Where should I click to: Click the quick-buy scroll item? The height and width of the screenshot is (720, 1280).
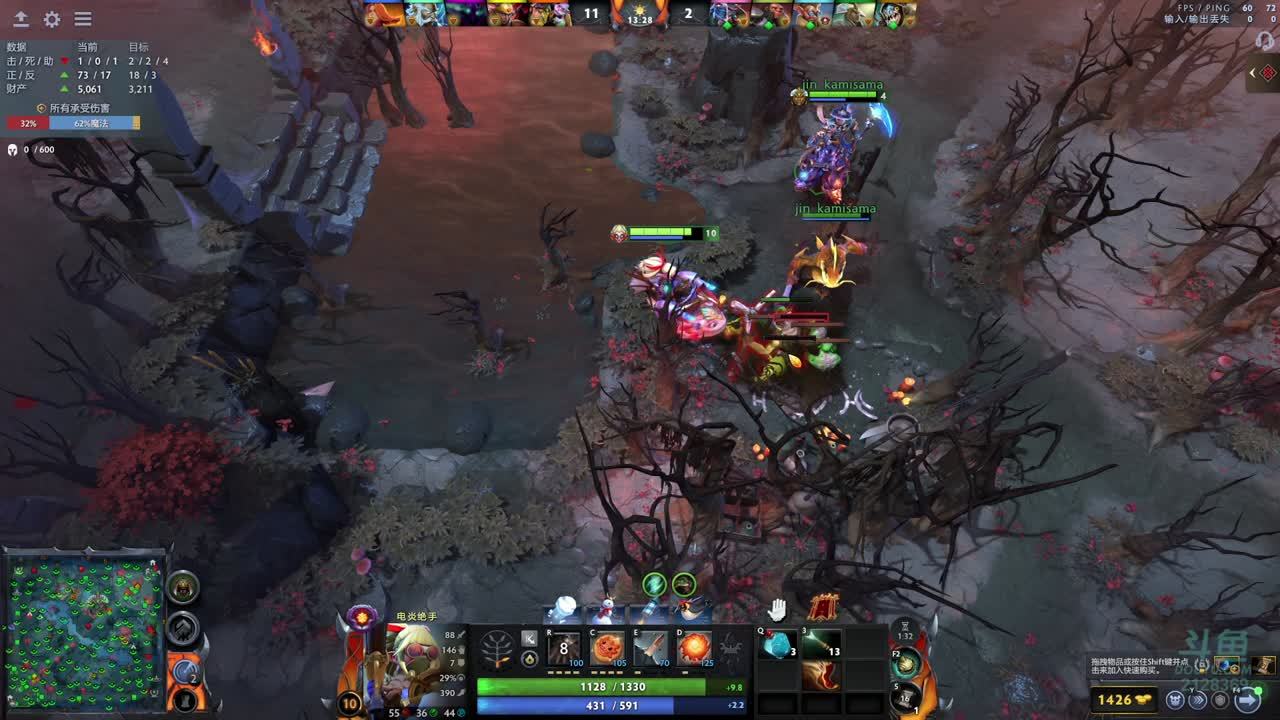click(1265, 665)
